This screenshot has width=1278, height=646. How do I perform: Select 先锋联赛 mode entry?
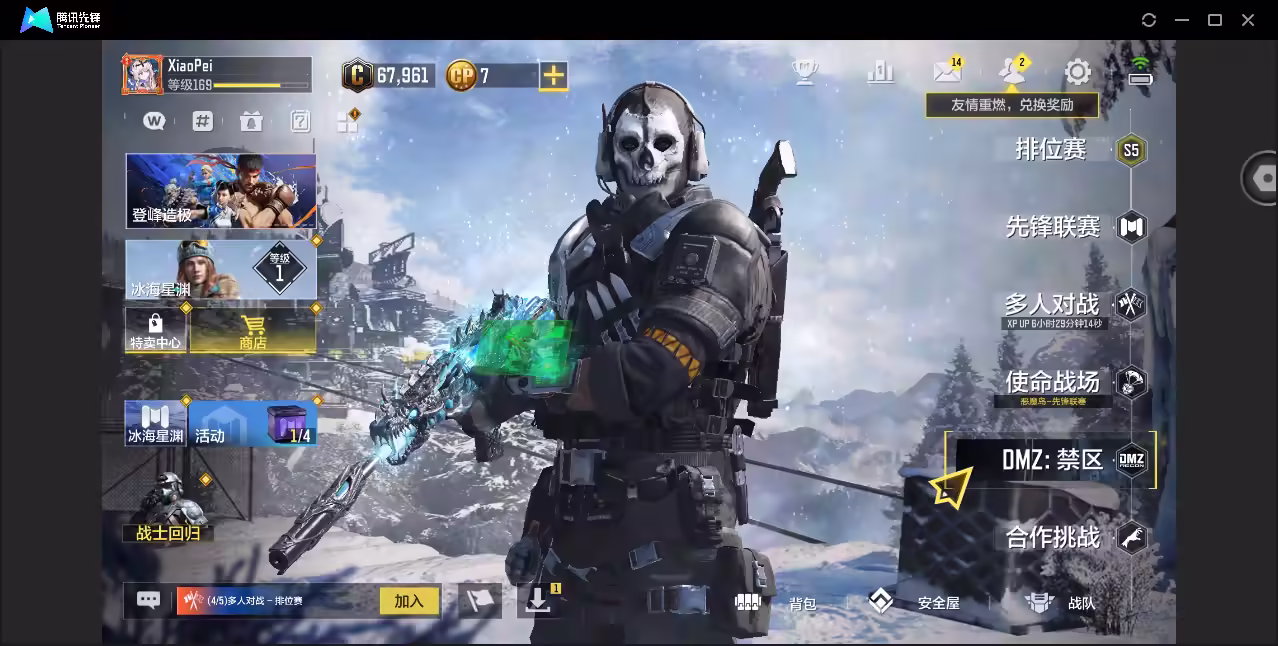coord(1053,227)
